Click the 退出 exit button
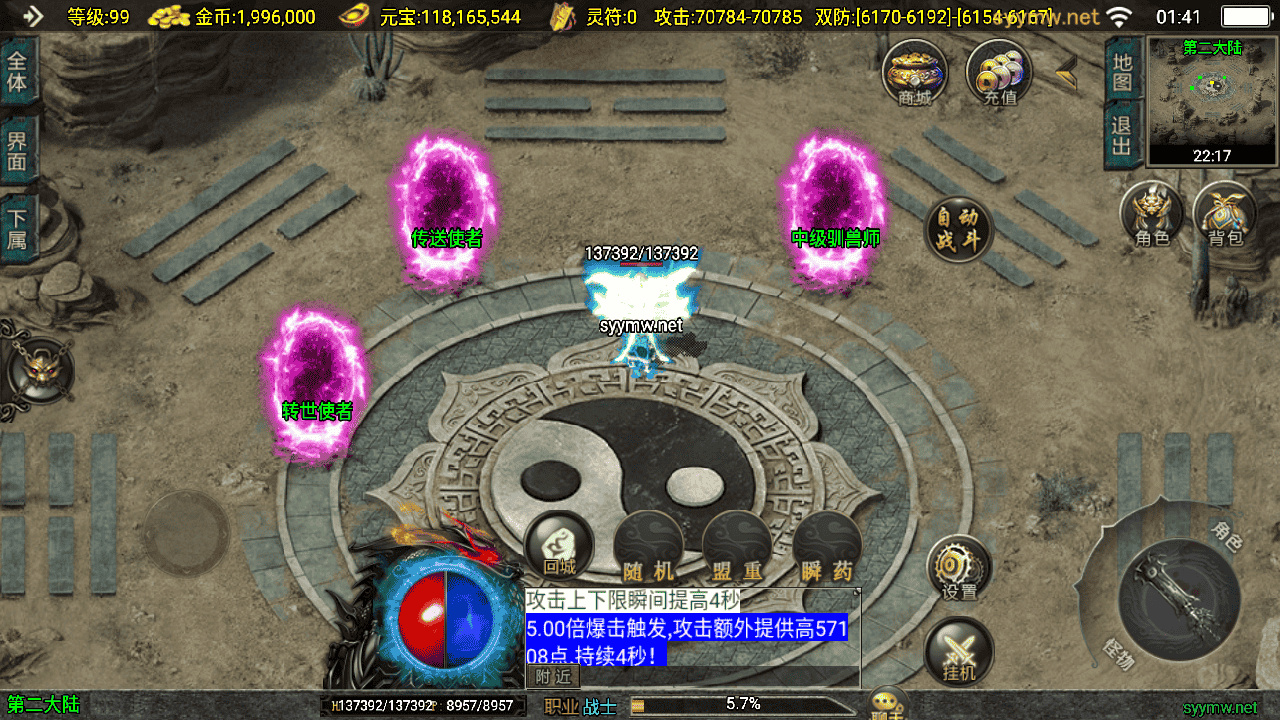 1122,137
